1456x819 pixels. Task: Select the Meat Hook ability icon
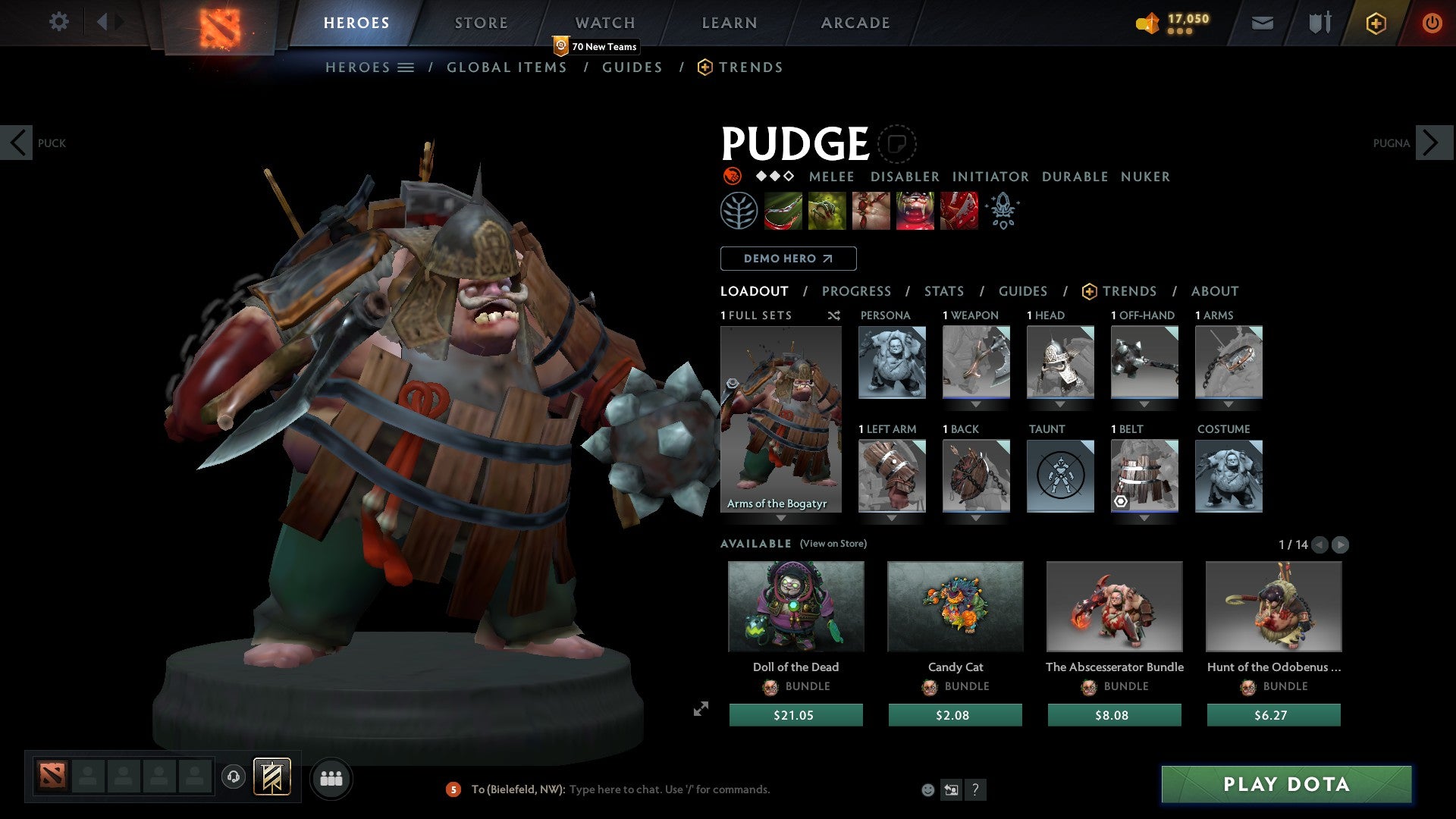coord(783,210)
